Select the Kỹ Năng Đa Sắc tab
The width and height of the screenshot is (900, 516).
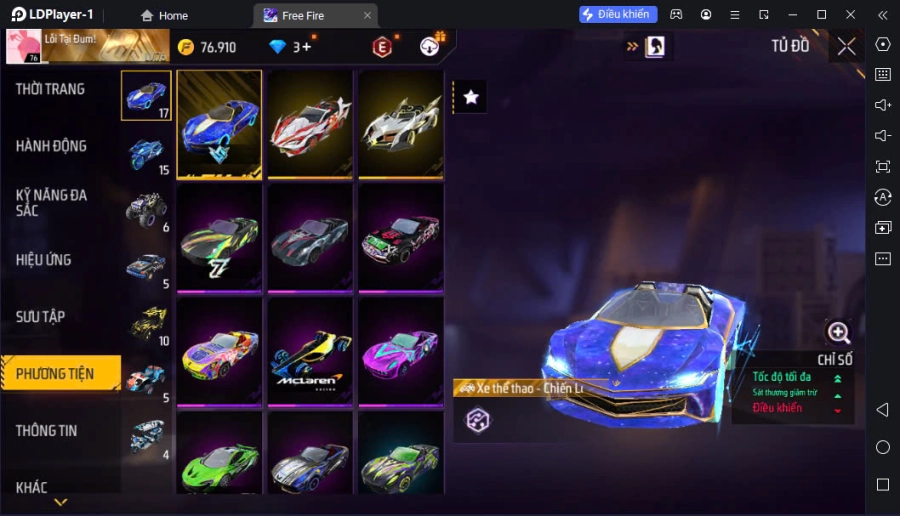tap(50, 203)
